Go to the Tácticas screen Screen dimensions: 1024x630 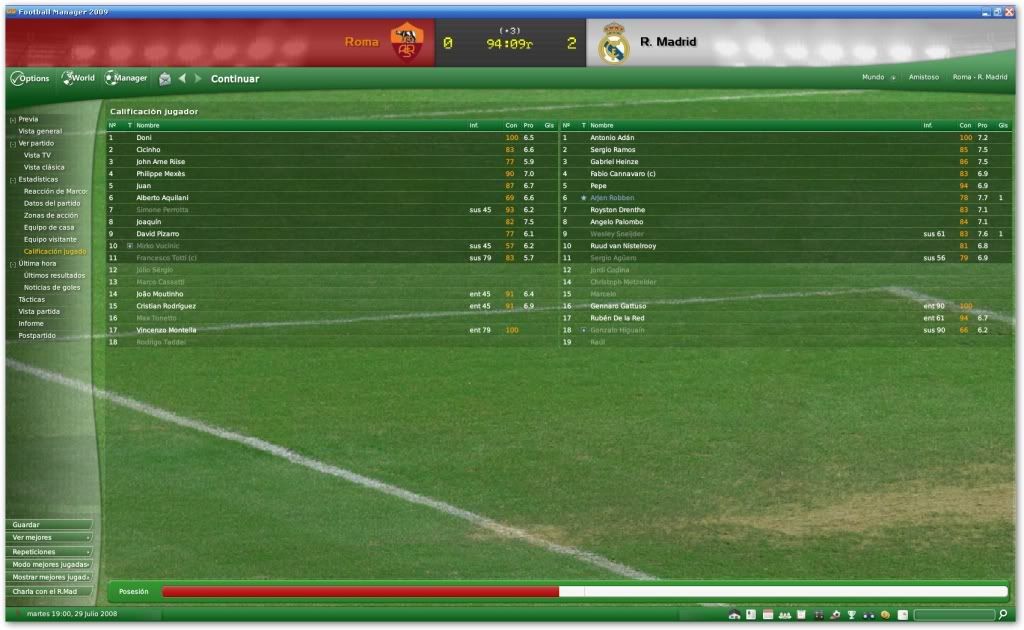[32, 299]
